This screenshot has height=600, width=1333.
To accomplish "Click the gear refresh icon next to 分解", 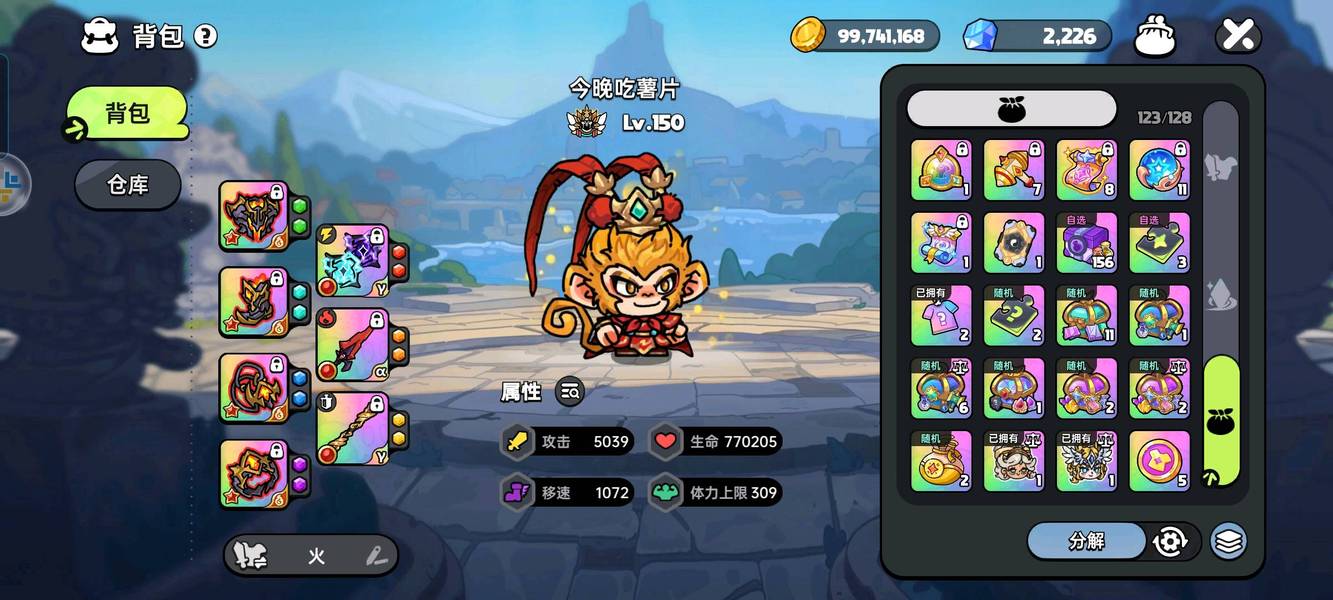I will coord(1169,541).
